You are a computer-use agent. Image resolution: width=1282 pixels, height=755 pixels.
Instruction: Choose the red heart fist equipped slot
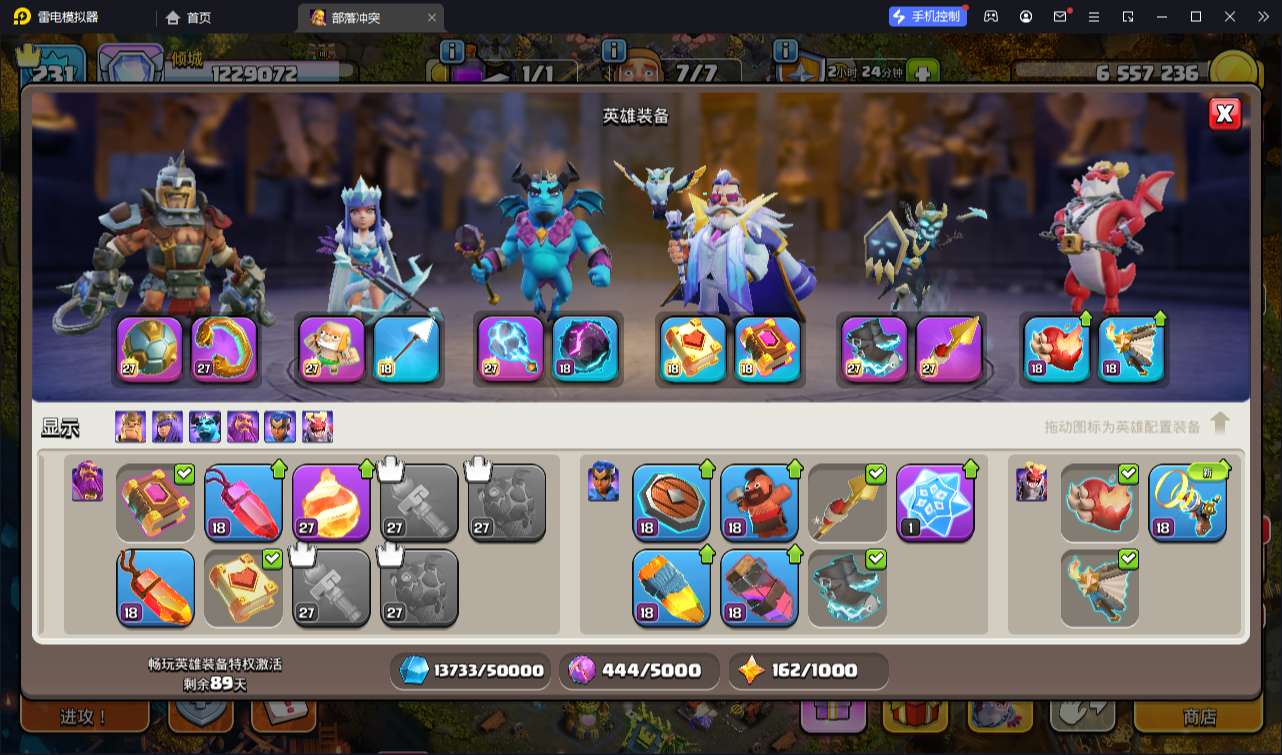click(1057, 350)
